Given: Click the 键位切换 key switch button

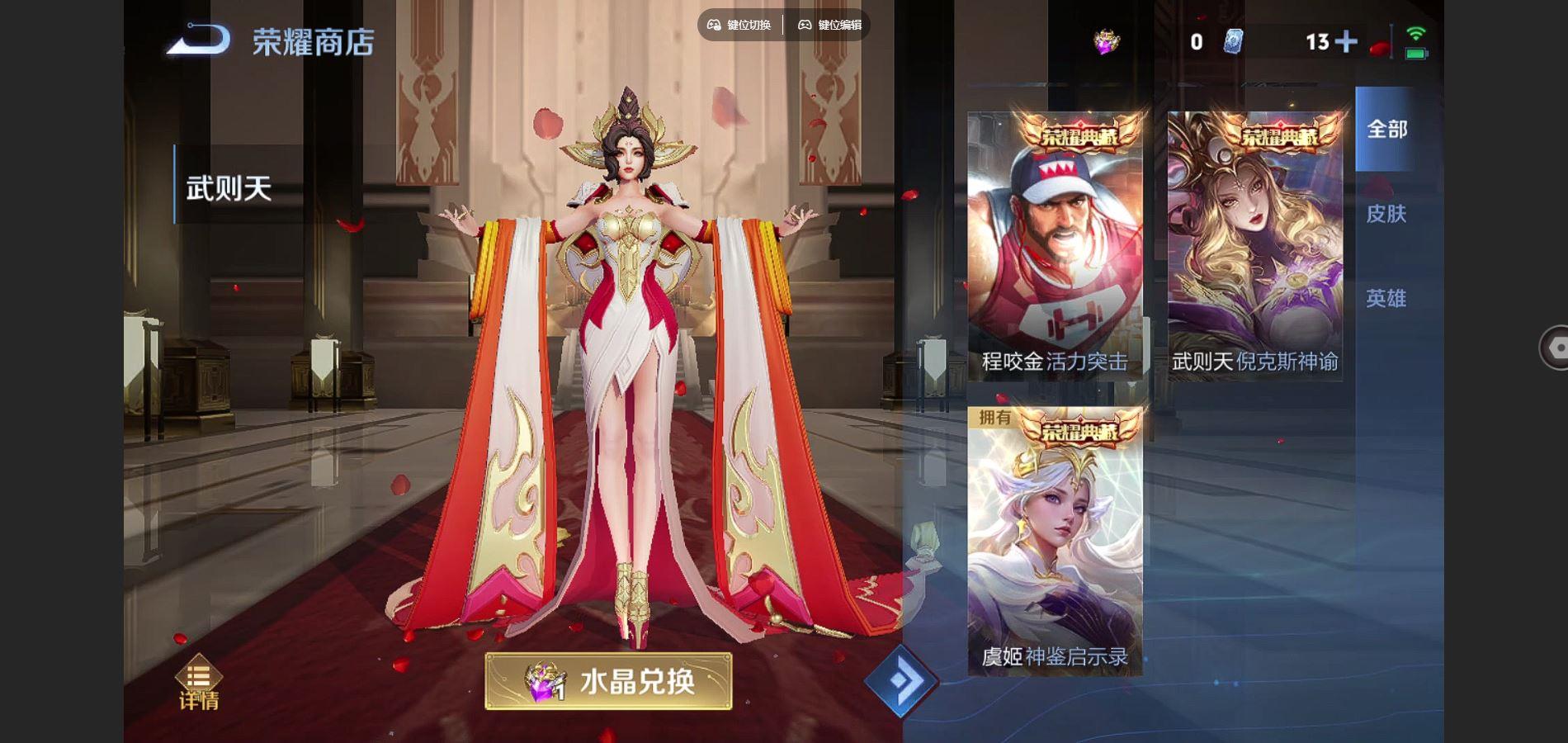Looking at the screenshot, I should pos(740,25).
